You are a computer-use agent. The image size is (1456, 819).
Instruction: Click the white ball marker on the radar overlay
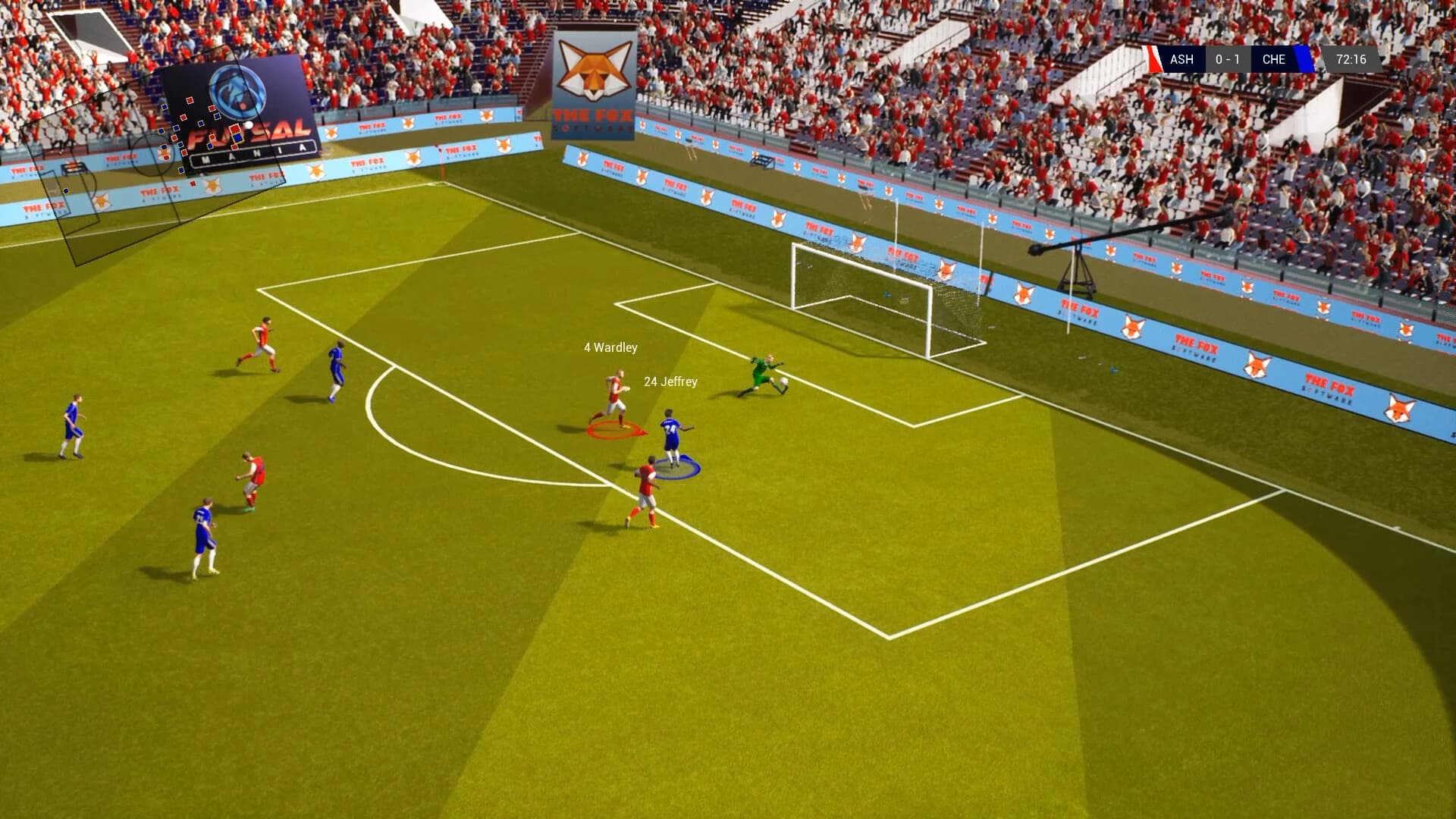click(x=248, y=126)
